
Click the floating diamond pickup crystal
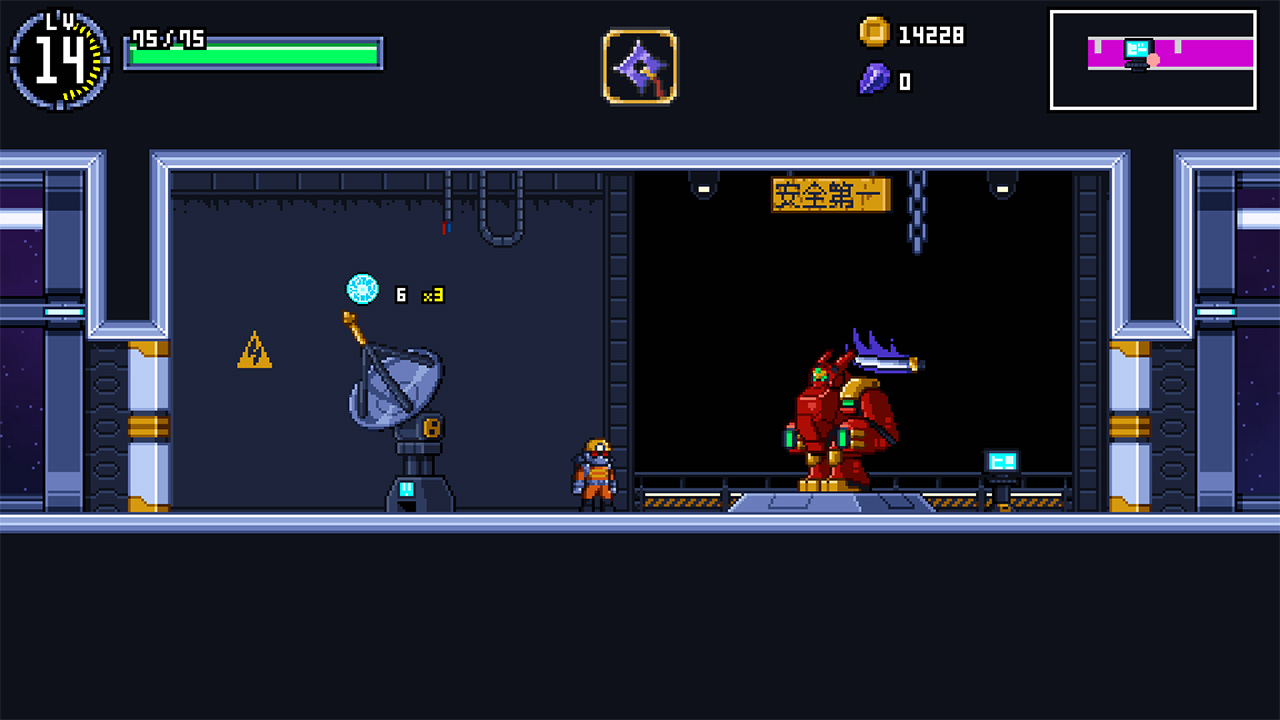361,287
